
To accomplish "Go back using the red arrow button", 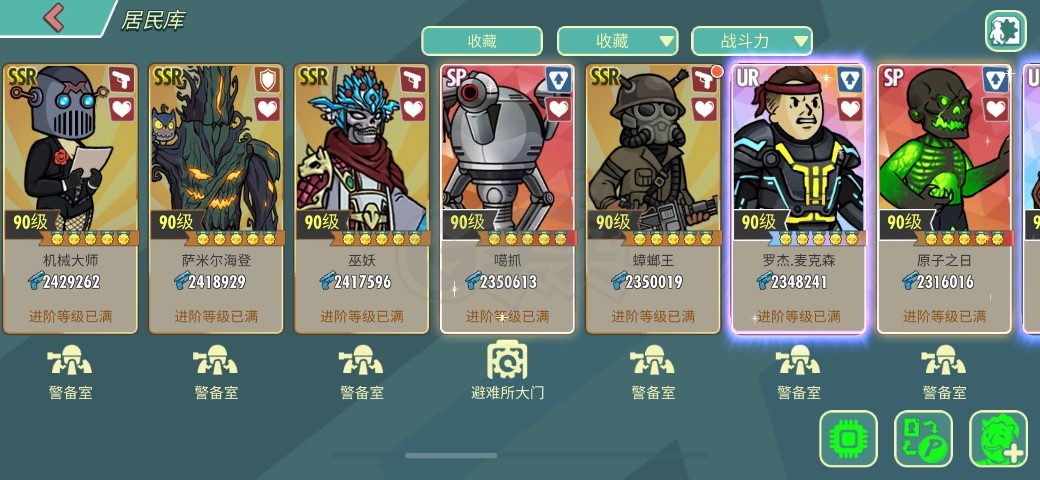I will click(x=53, y=17).
